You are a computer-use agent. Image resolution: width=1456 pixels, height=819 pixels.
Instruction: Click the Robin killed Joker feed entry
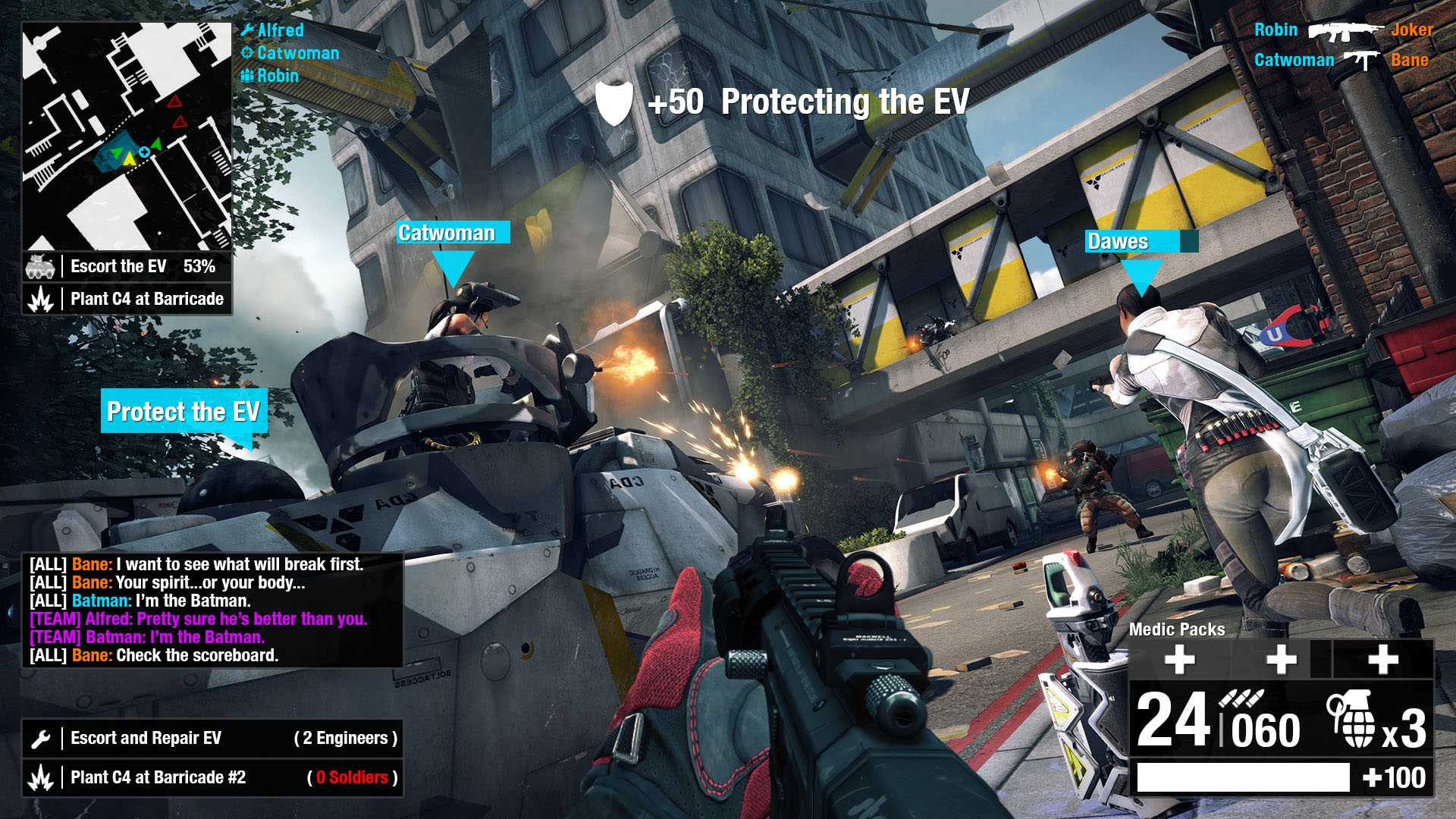click(x=1343, y=30)
